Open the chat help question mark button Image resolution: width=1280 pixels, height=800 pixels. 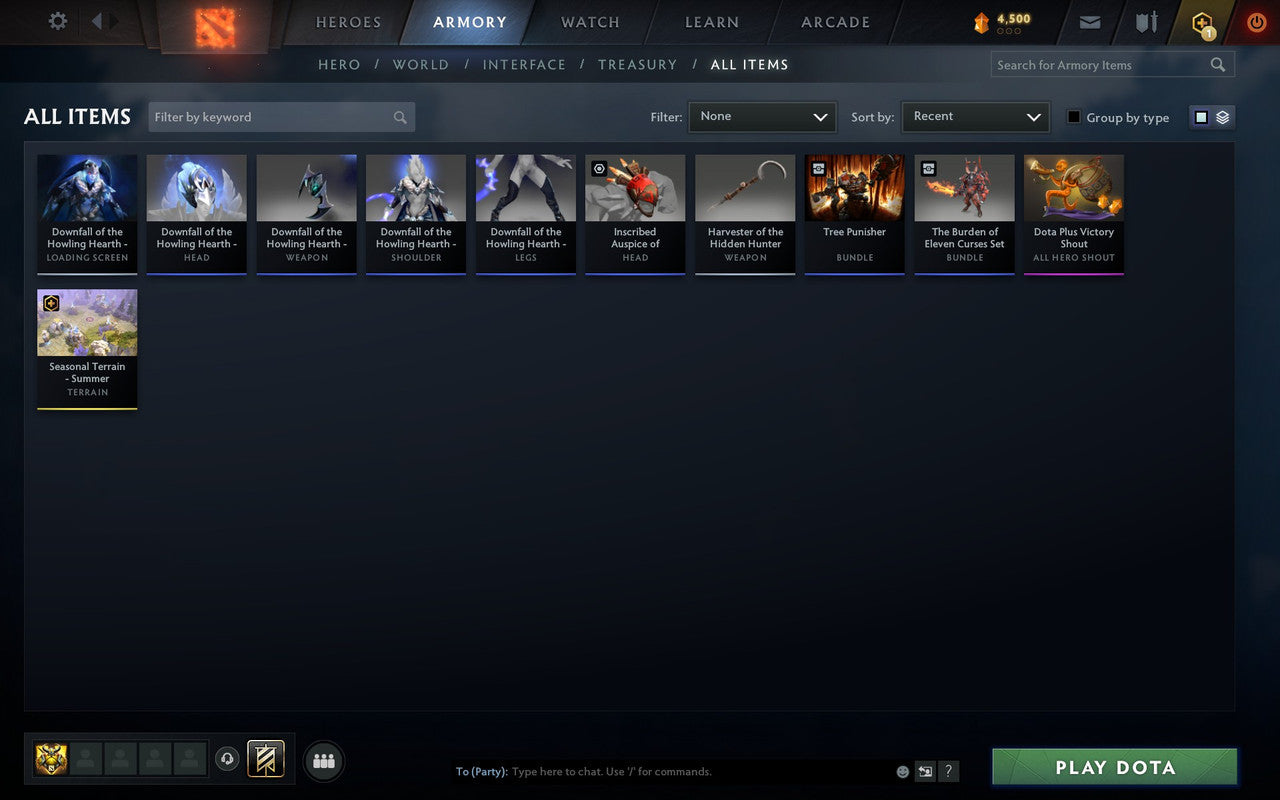[948, 771]
